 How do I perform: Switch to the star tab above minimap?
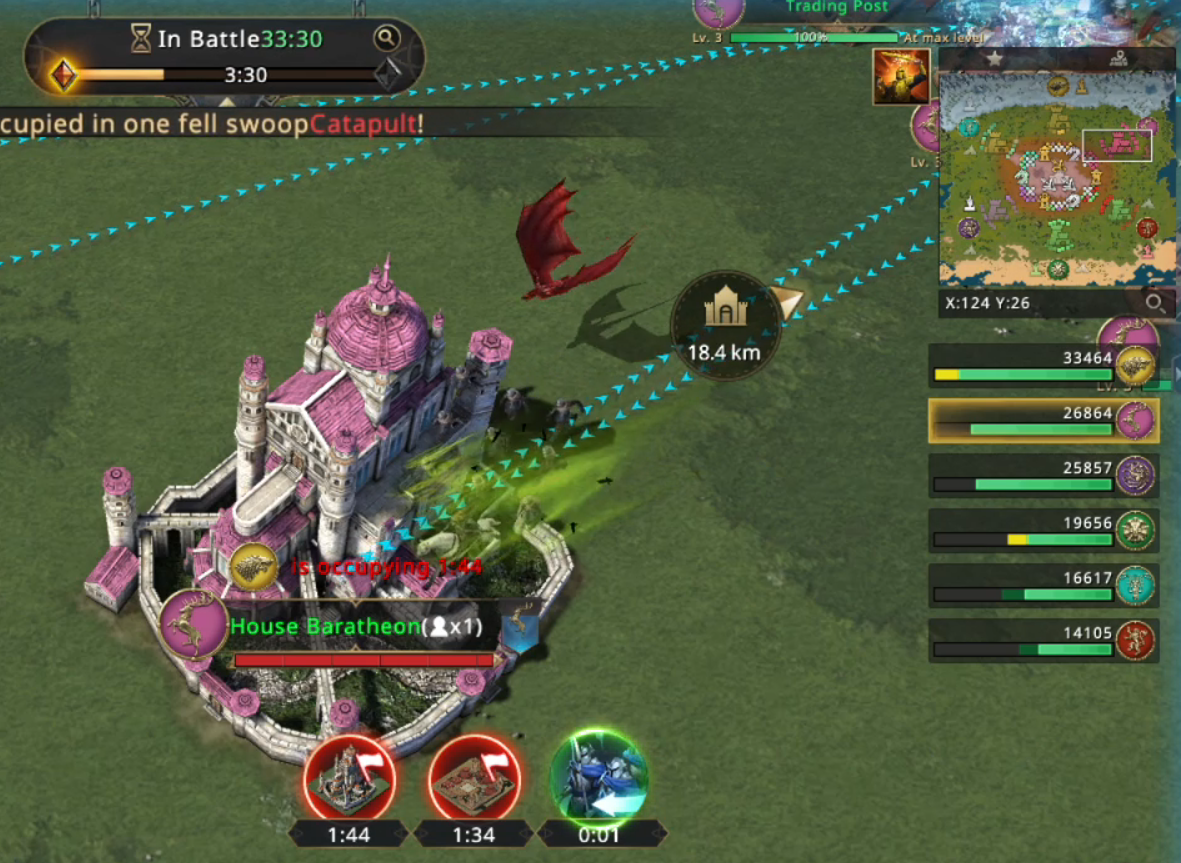coord(994,59)
